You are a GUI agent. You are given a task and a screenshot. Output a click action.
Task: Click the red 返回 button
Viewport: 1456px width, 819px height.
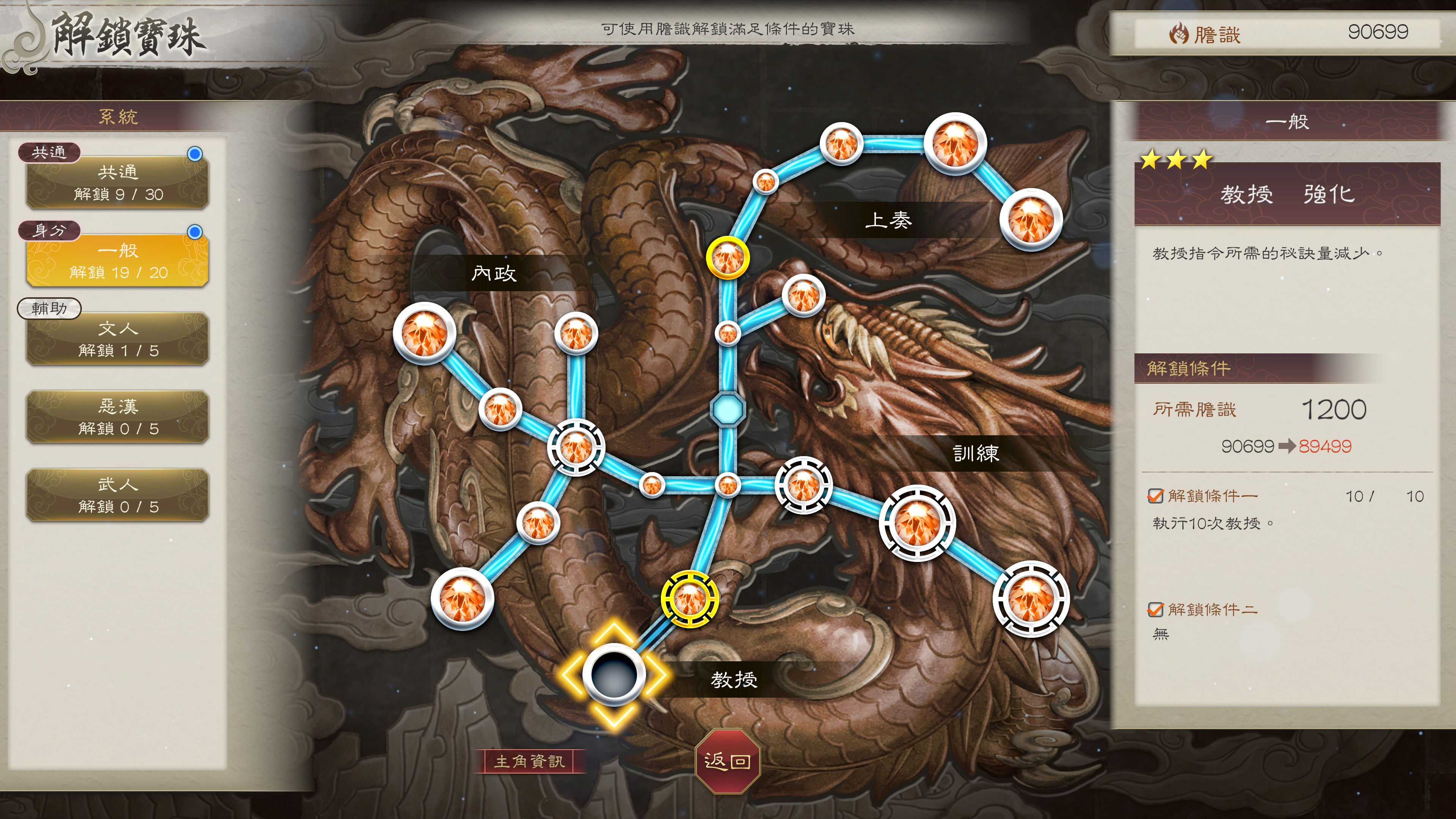(728, 761)
